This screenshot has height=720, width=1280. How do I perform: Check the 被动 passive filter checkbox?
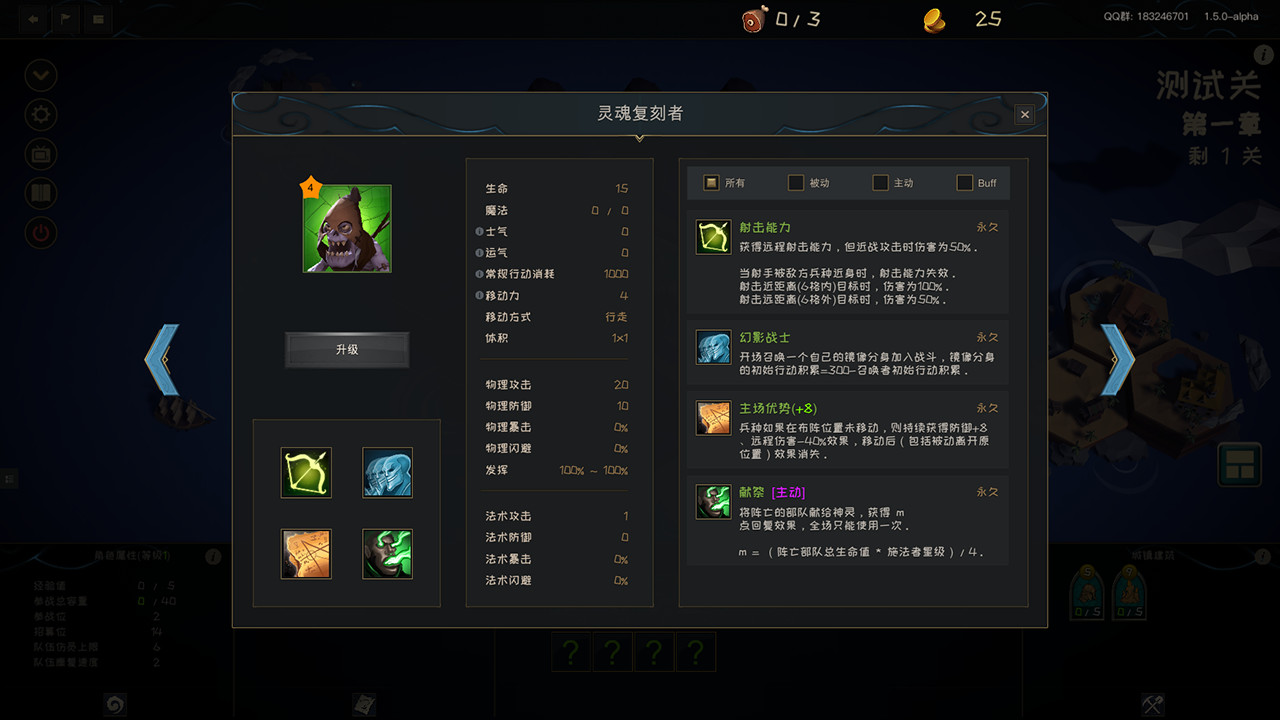(x=795, y=182)
